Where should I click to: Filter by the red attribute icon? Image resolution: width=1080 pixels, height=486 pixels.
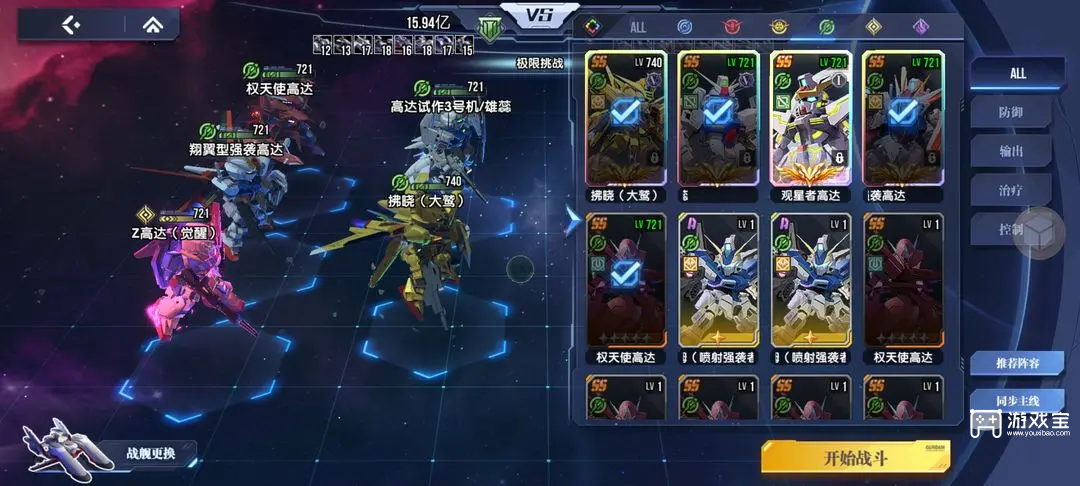coord(730,27)
